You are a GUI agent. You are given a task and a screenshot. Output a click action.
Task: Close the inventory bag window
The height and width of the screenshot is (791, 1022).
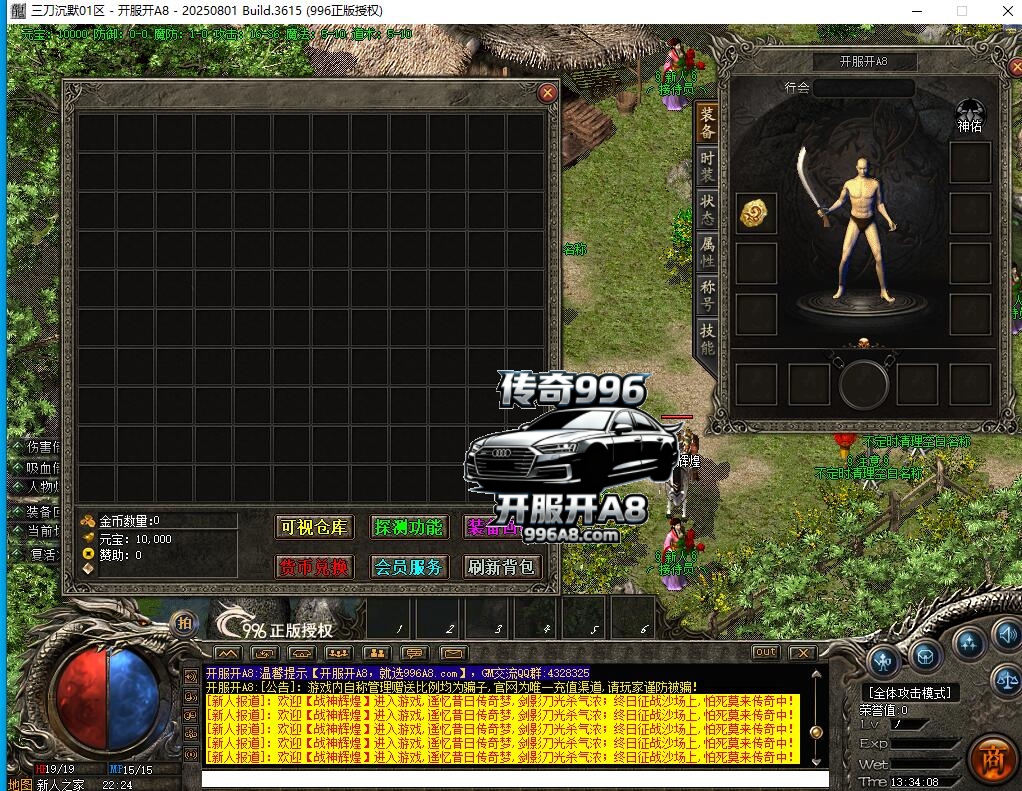pos(547,93)
